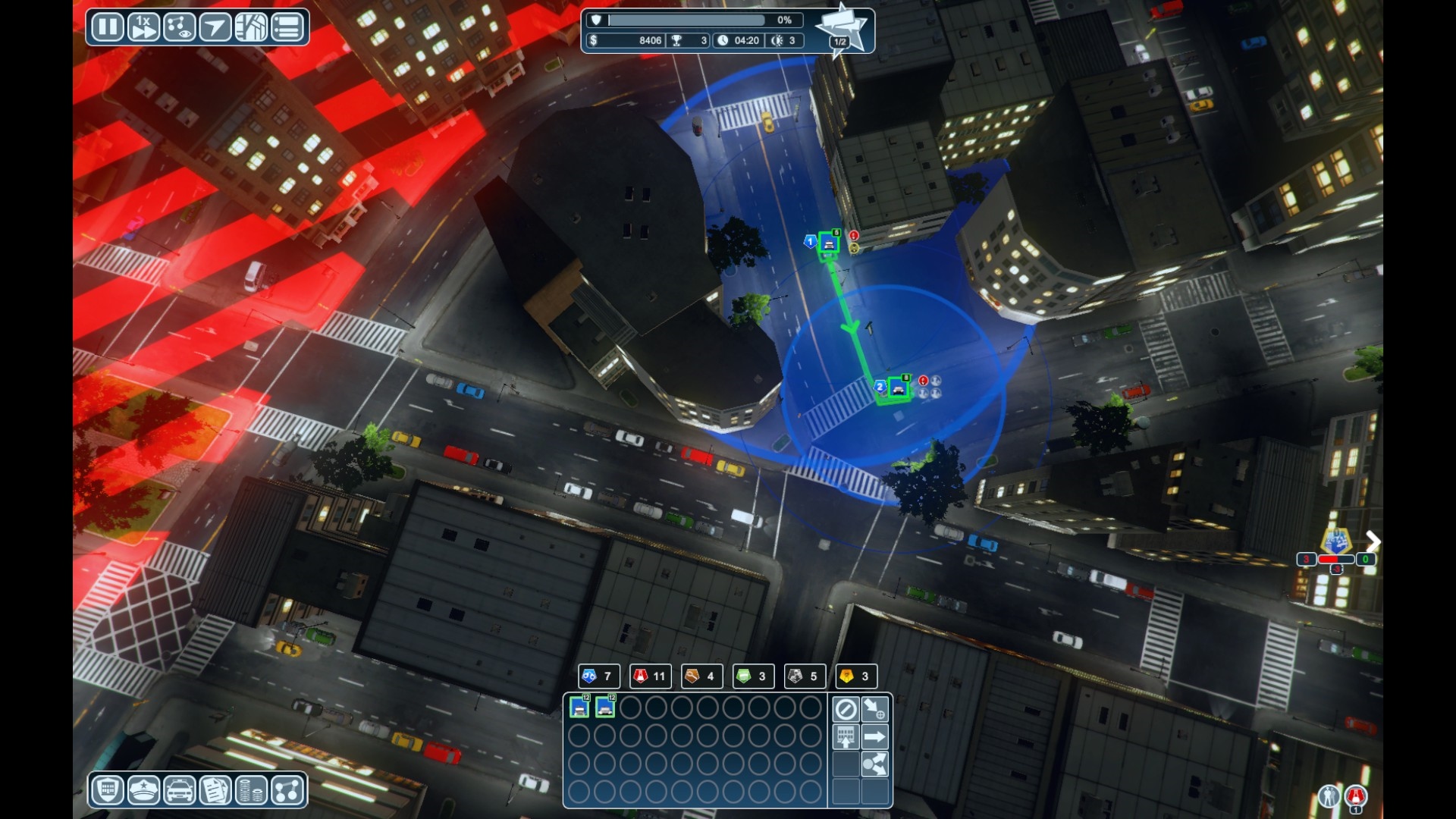Open the officers panel with police cap

[143, 791]
